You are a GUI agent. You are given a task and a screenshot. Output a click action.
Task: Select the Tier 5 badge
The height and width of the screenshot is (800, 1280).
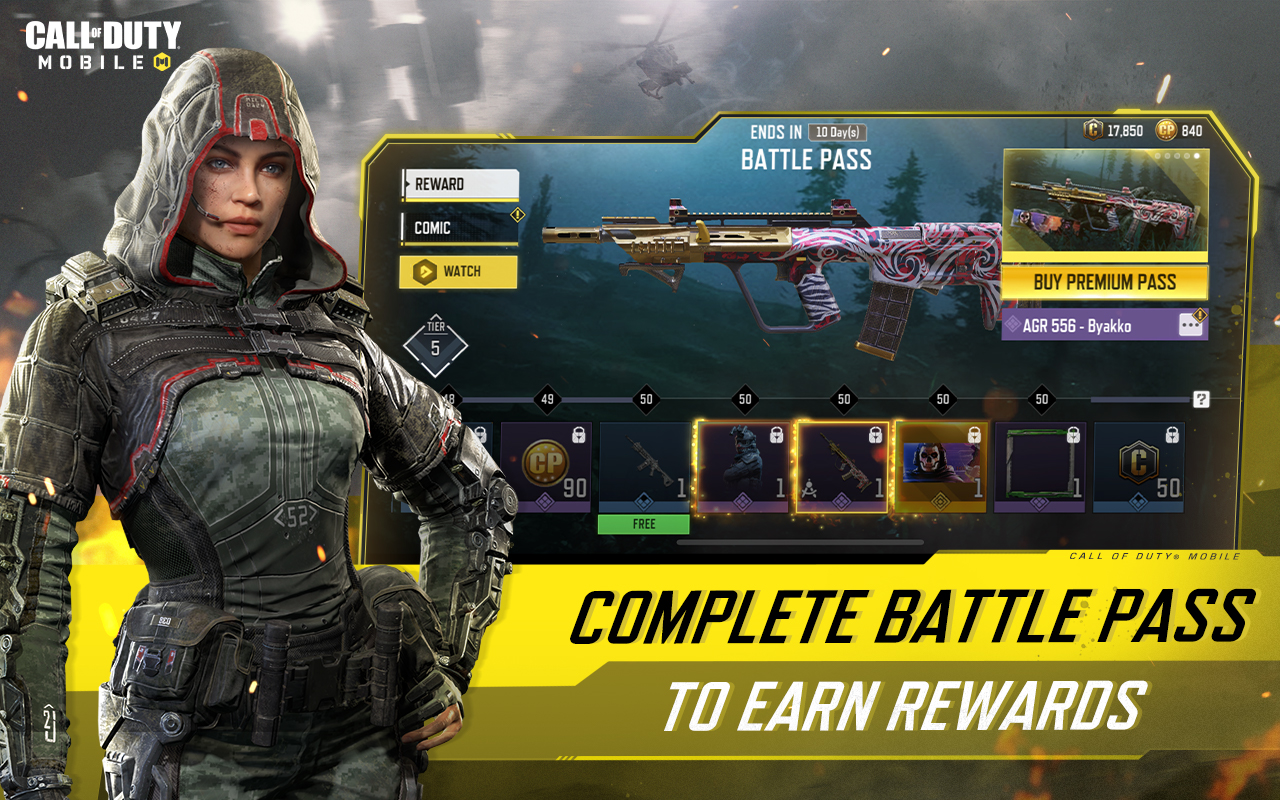[x=433, y=347]
